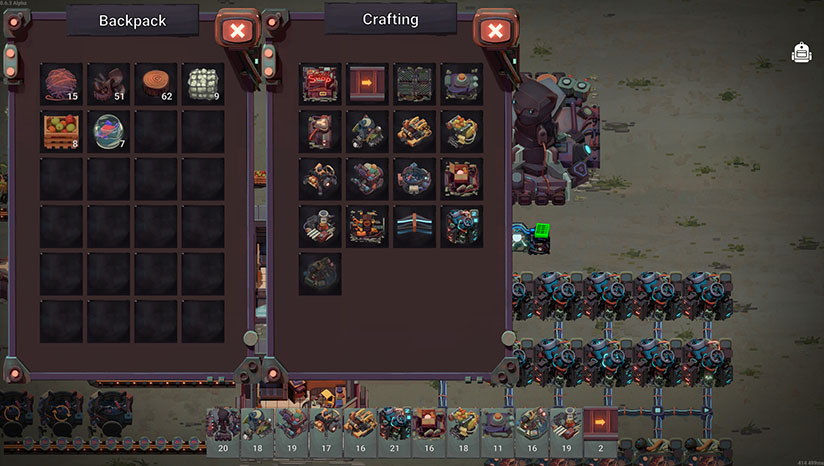Choose the orange arrow conveyor recipe in Crafting
The image size is (824, 466).
[x=367, y=84]
